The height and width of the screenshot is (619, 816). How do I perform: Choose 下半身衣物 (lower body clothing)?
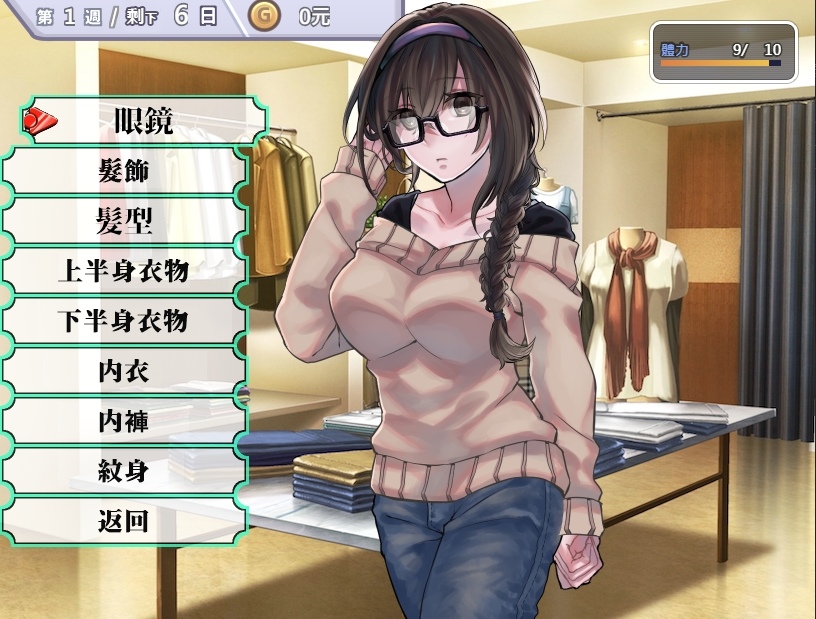click(x=124, y=321)
